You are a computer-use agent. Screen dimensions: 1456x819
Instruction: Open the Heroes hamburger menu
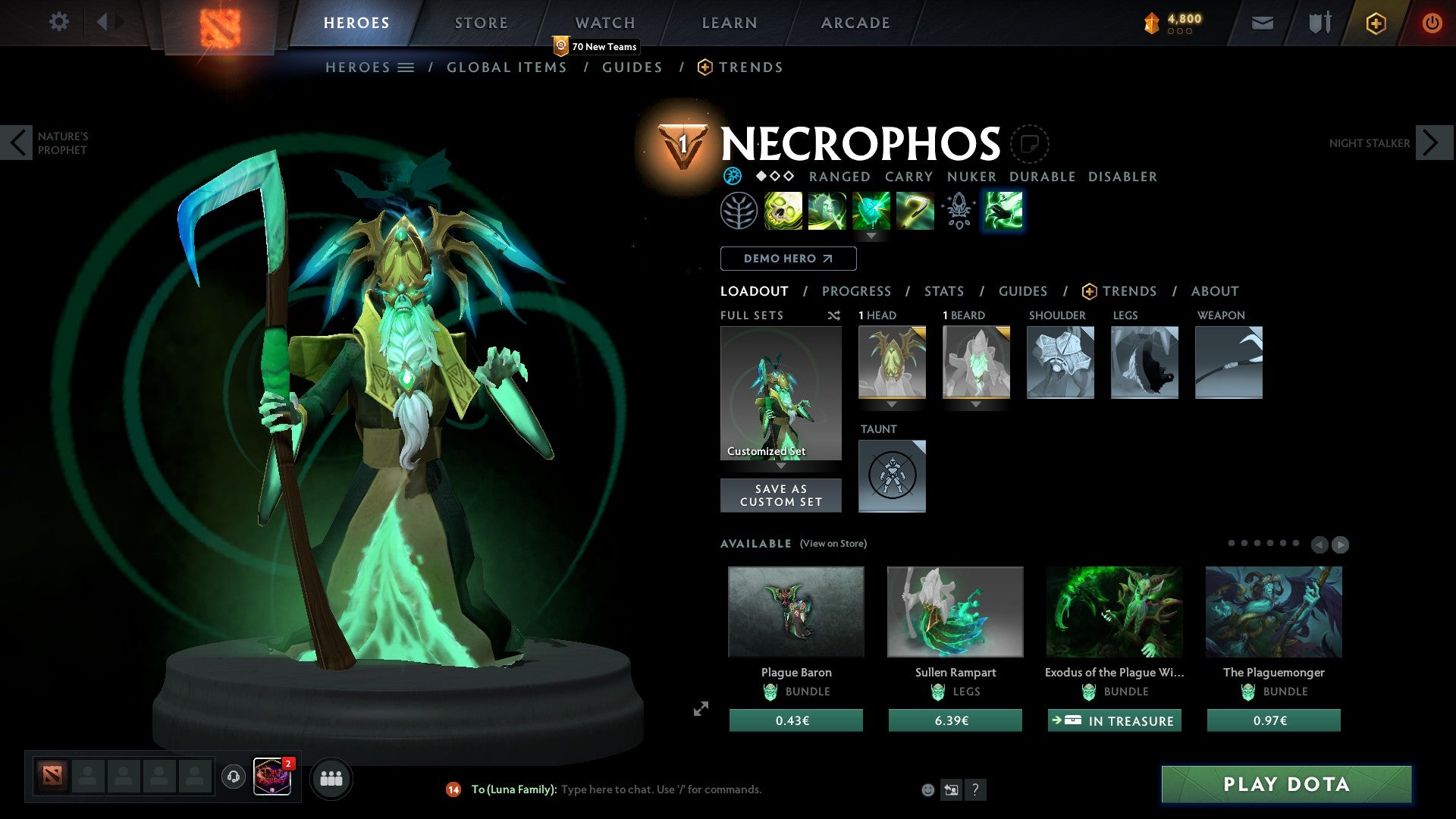click(406, 67)
